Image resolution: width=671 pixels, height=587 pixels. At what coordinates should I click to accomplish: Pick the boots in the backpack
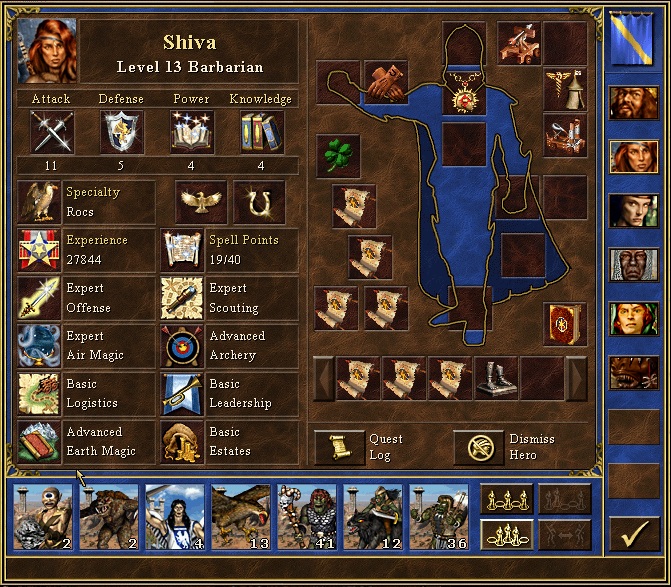coord(496,378)
